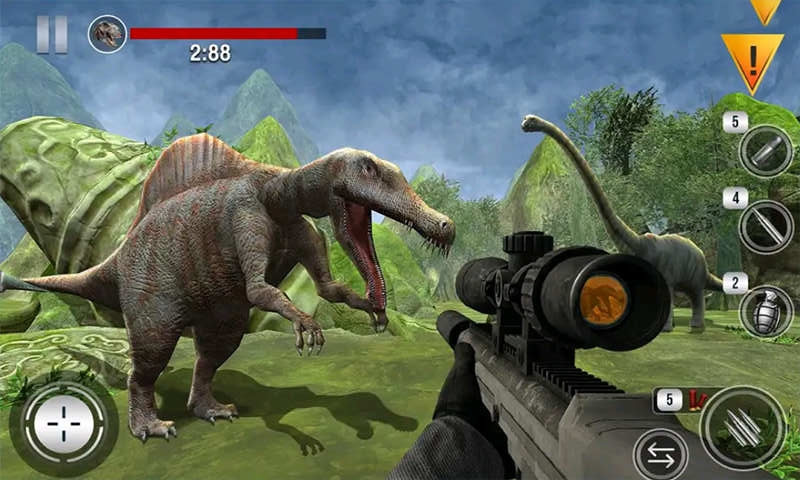Tap the orange exclamation warning triangle
Screen dimensions: 800x480
point(751,59)
